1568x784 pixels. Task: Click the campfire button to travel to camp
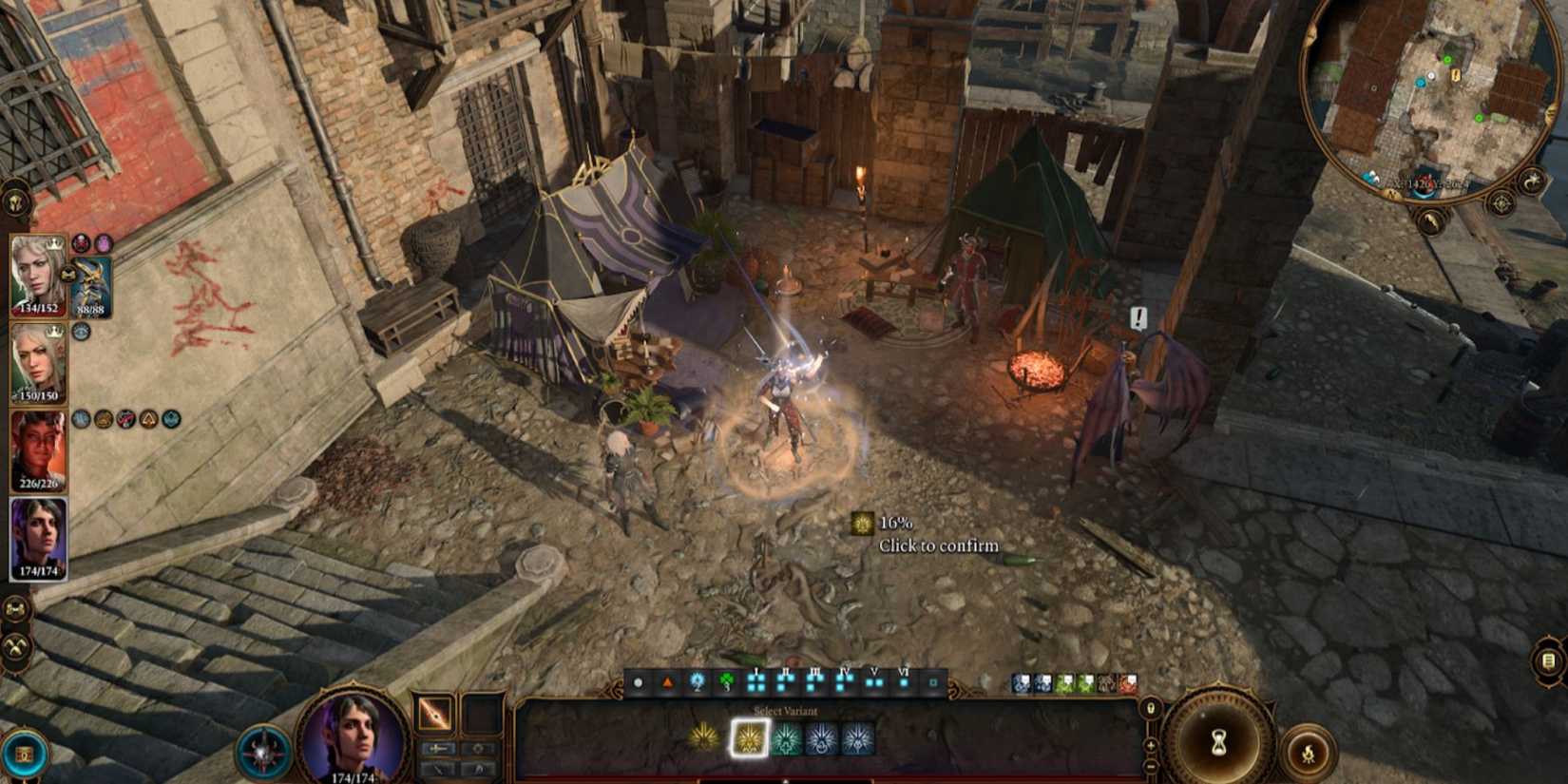pyautogui.click(x=1309, y=749)
